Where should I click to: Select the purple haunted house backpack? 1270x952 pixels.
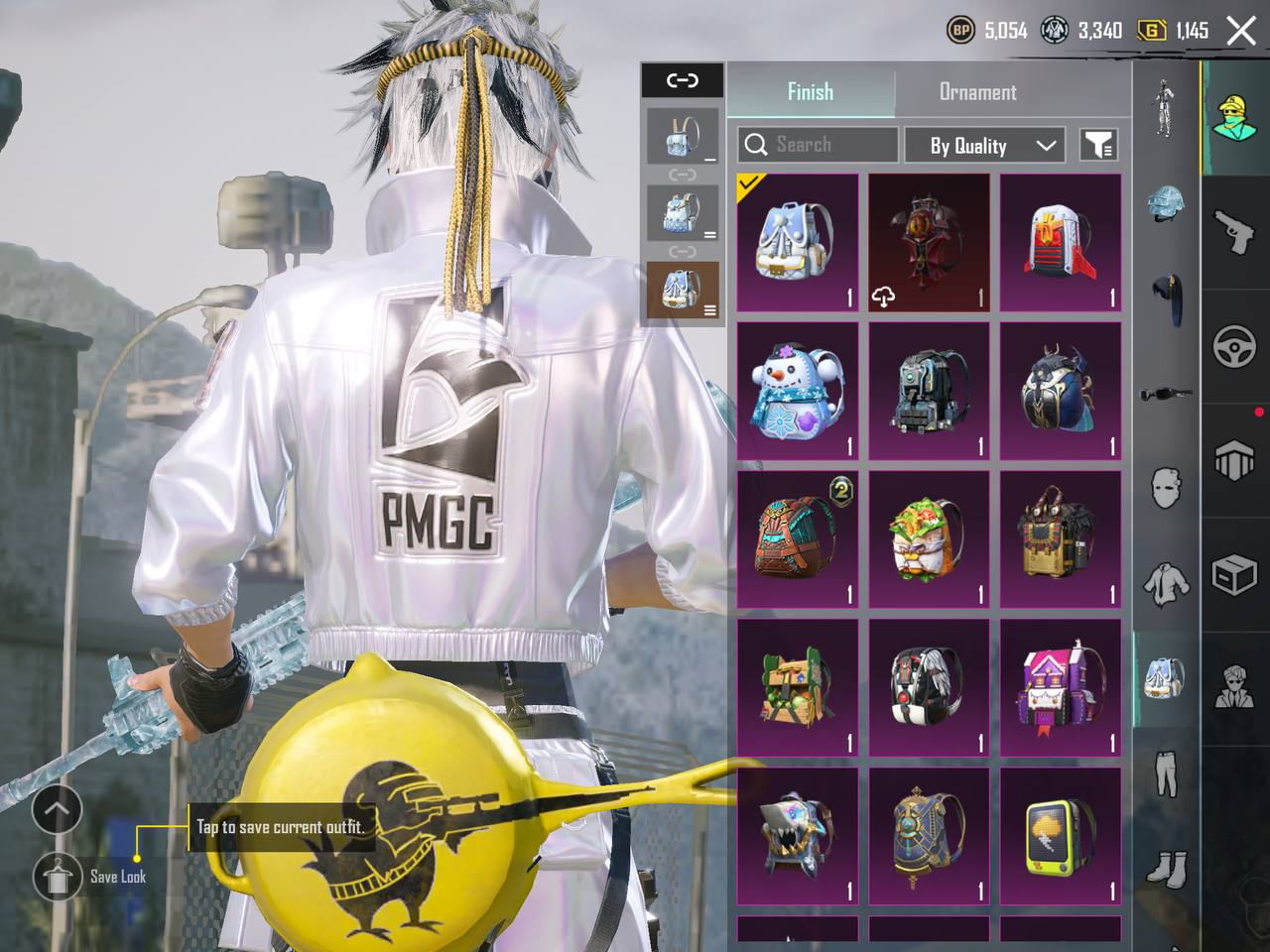coord(1060,687)
